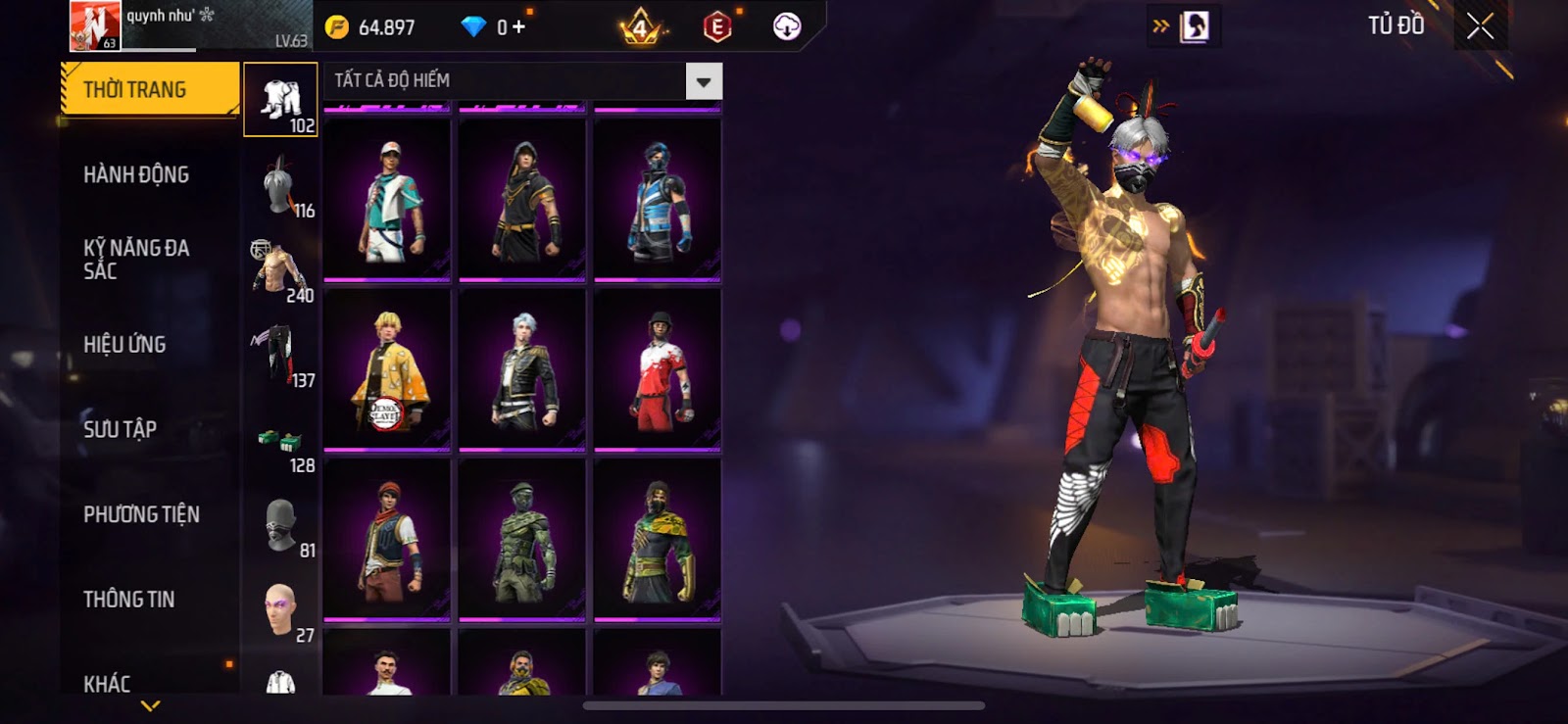Show the HIỆU ỨNG section
Image resolution: width=1568 pixels, height=724 pixels.
click(124, 345)
